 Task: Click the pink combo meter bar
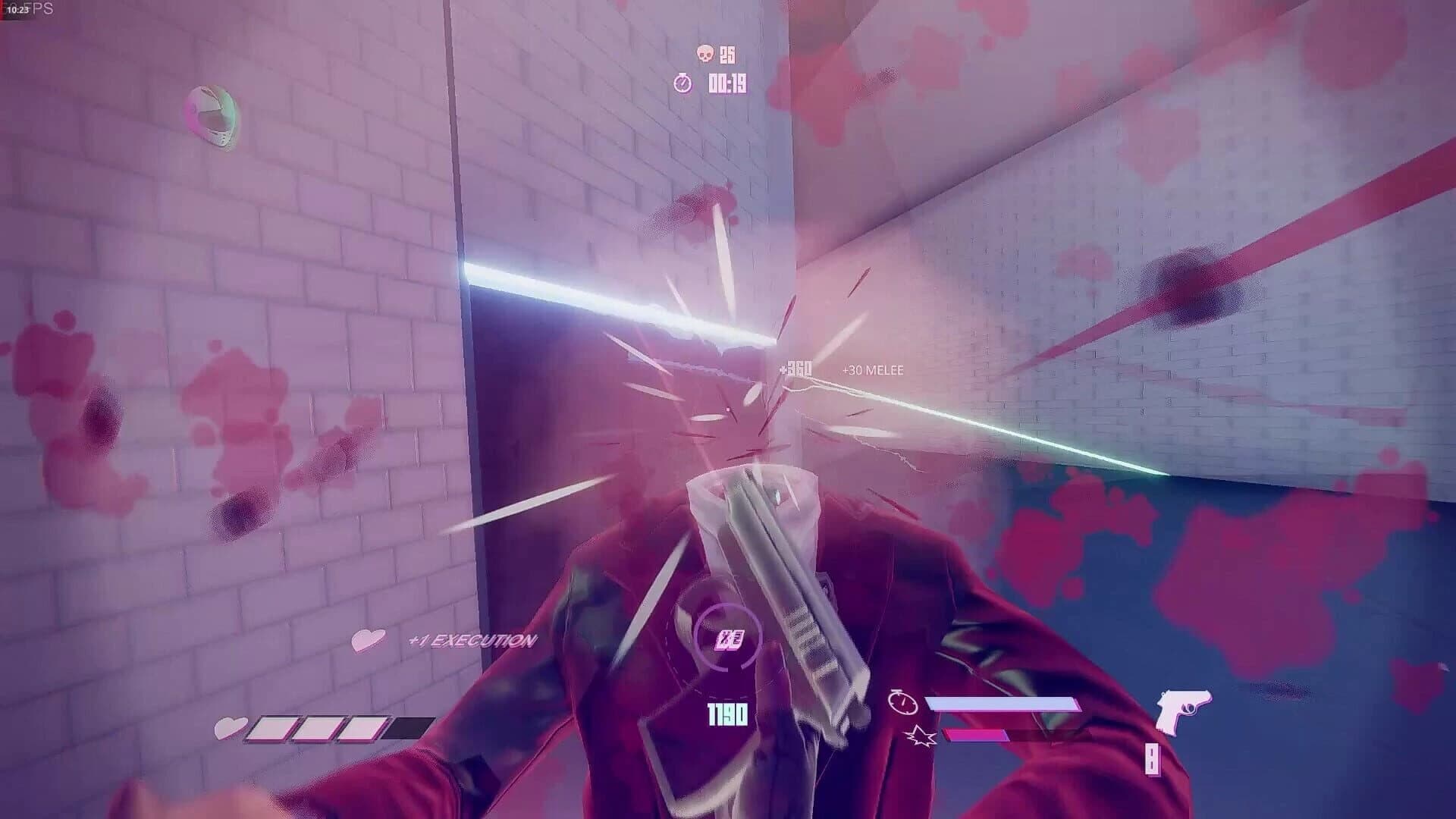974,734
